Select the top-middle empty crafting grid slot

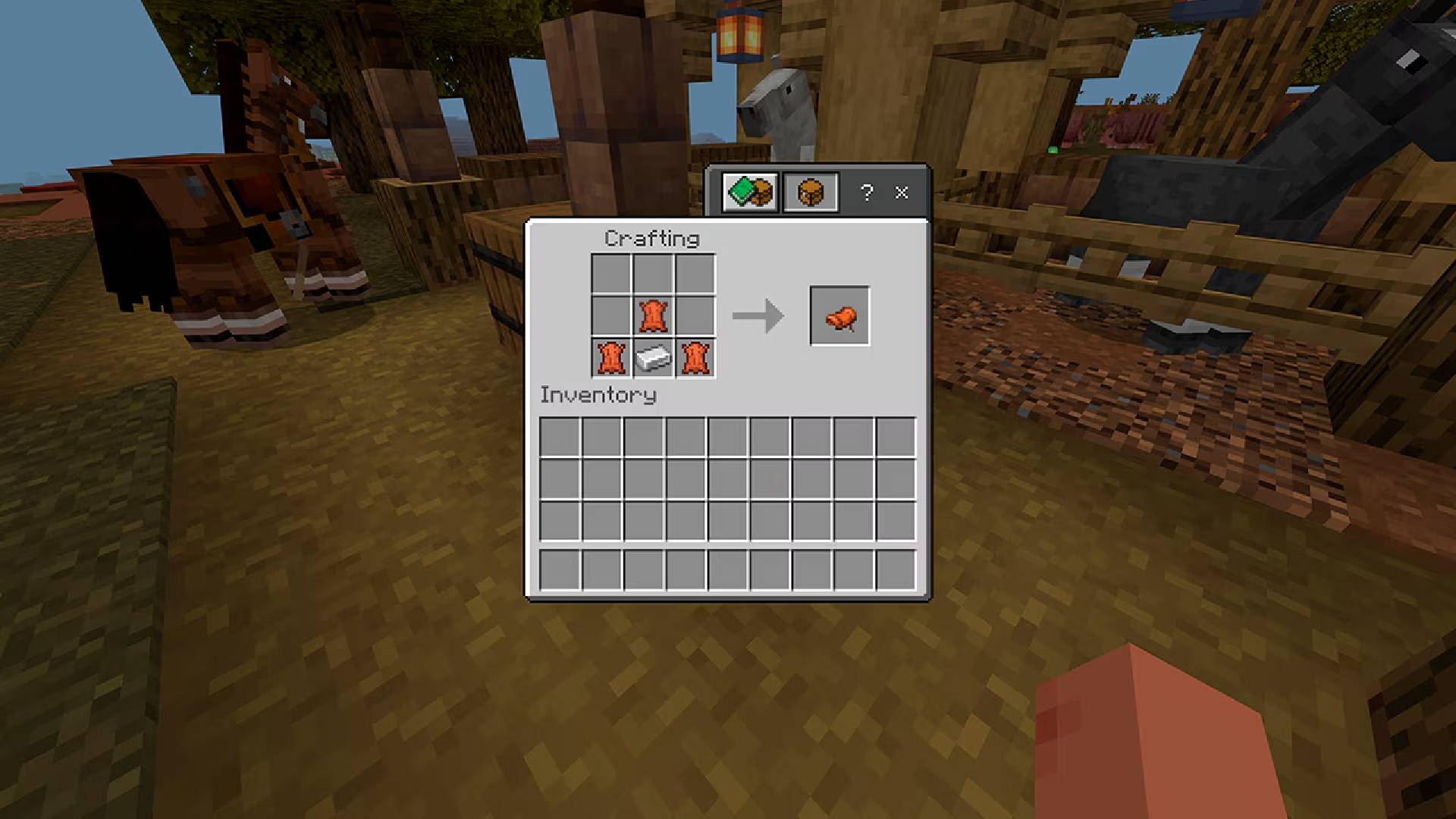point(654,272)
